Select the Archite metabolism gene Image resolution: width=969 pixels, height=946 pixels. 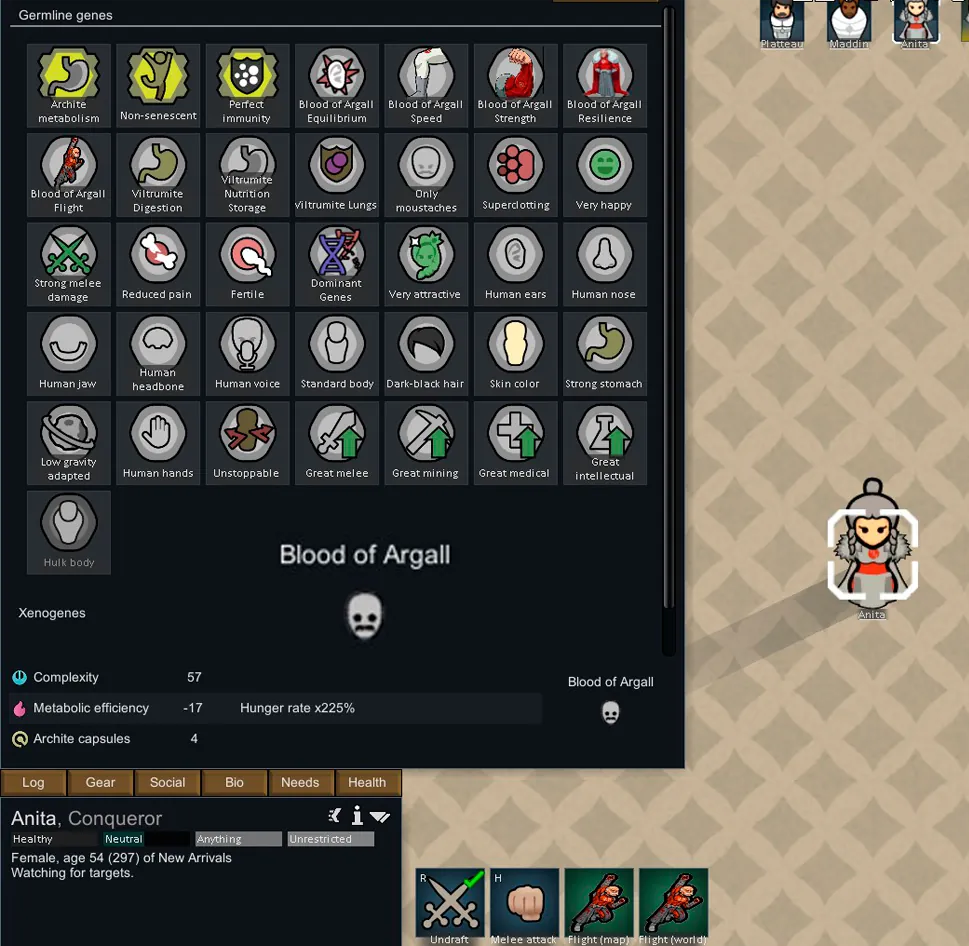[69, 85]
